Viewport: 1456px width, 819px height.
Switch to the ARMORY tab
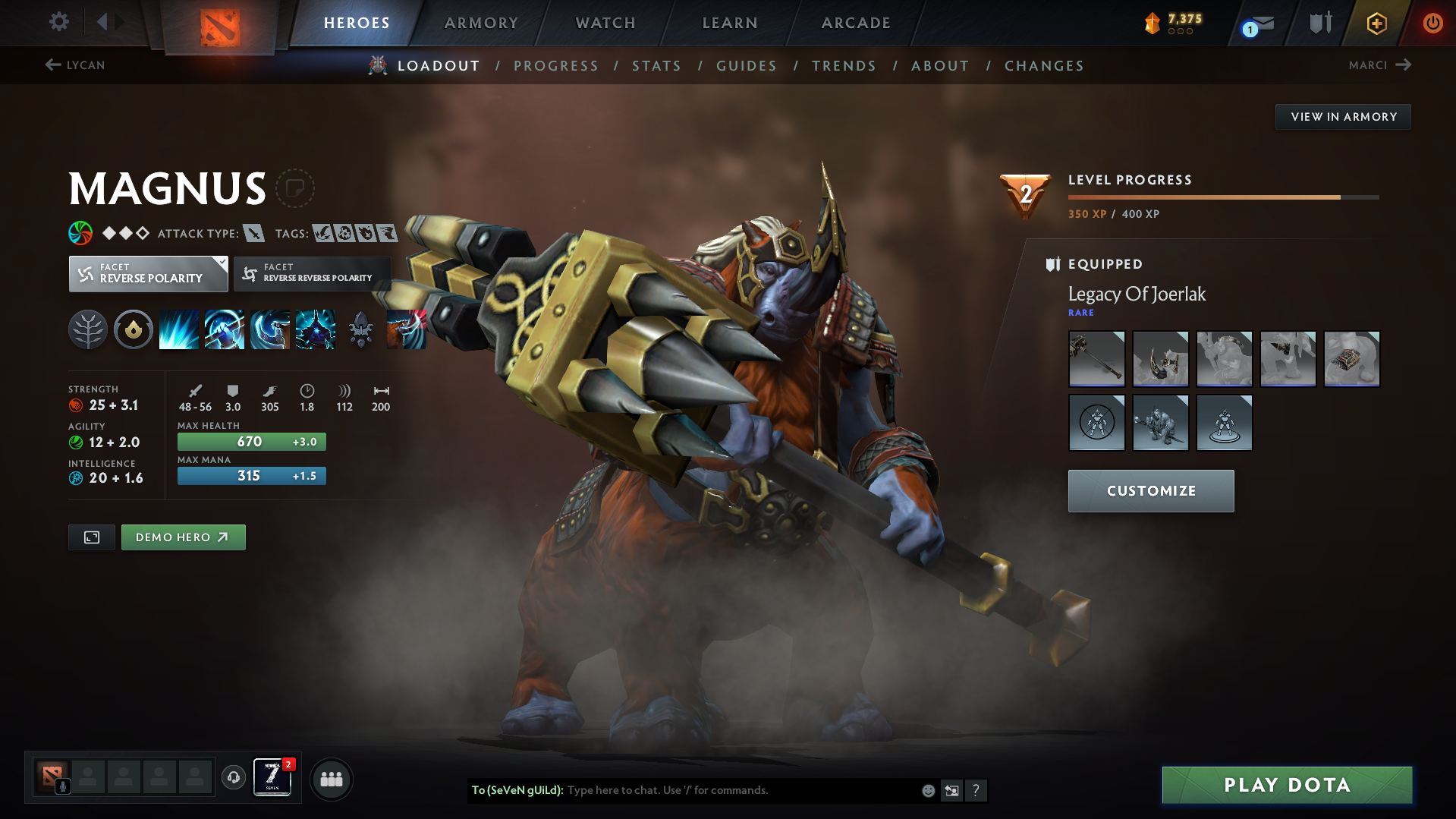pyautogui.click(x=481, y=23)
